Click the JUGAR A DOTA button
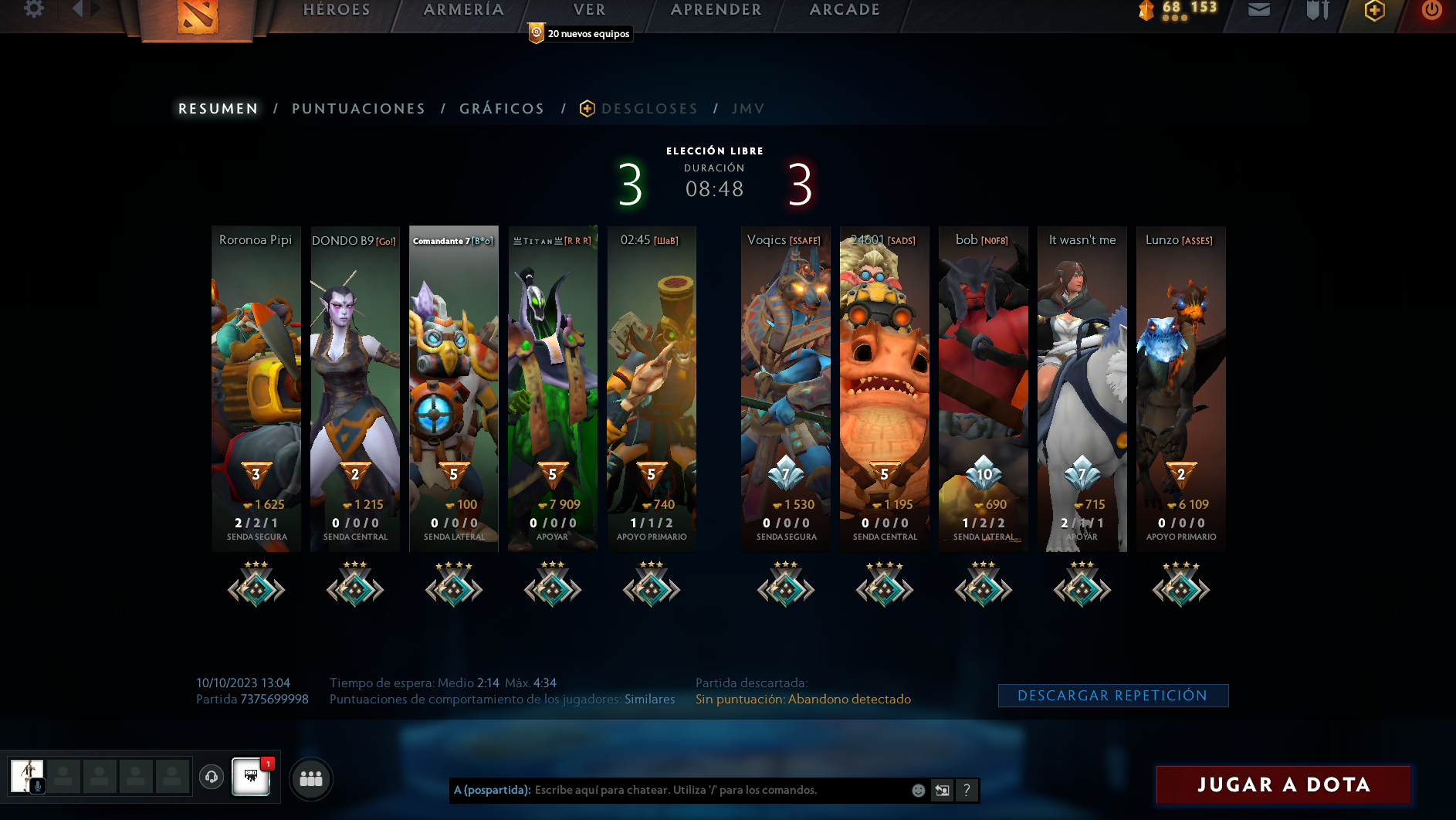 (1282, 784)
